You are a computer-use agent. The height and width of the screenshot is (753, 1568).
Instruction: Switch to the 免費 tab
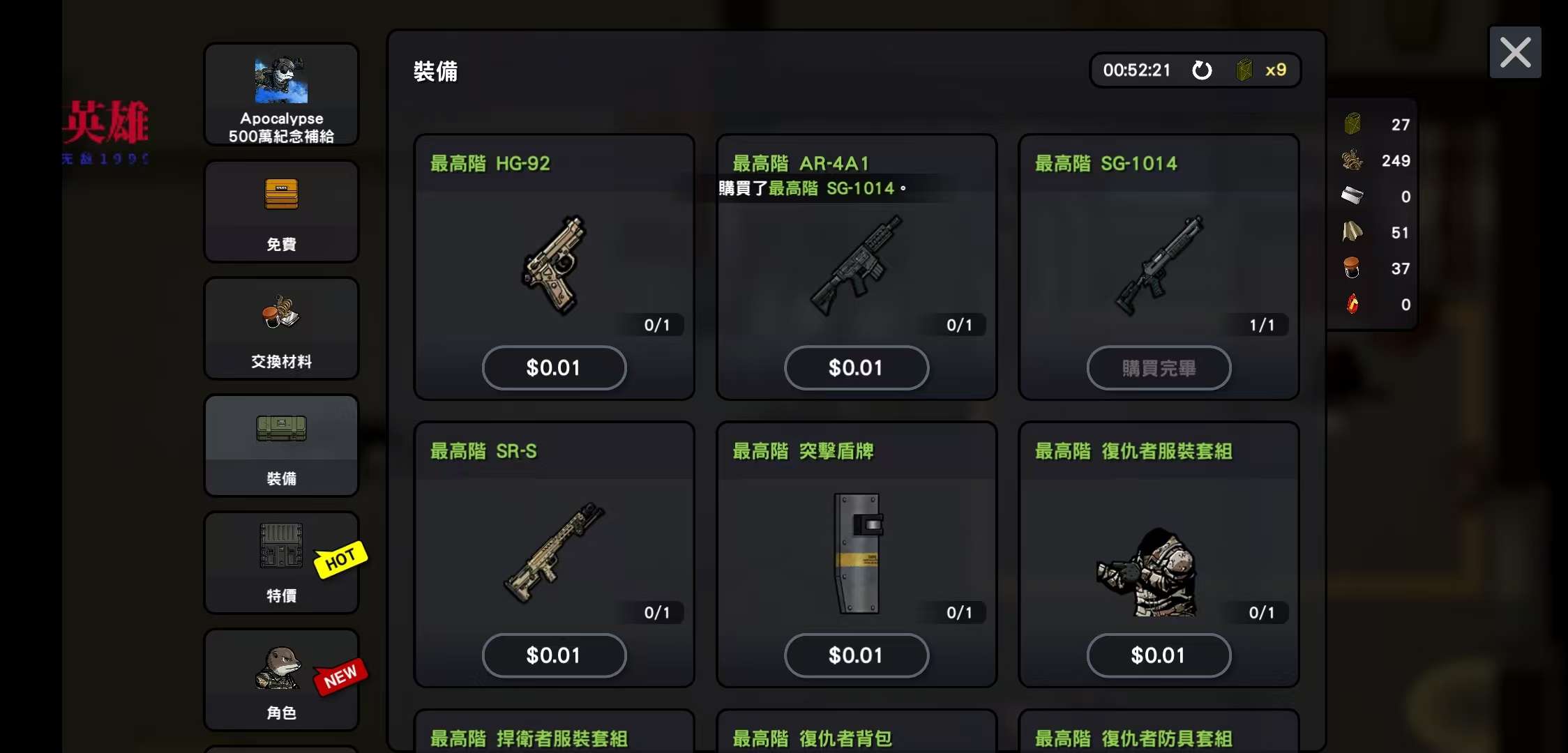pyautogui.click(x=281, y=212)
